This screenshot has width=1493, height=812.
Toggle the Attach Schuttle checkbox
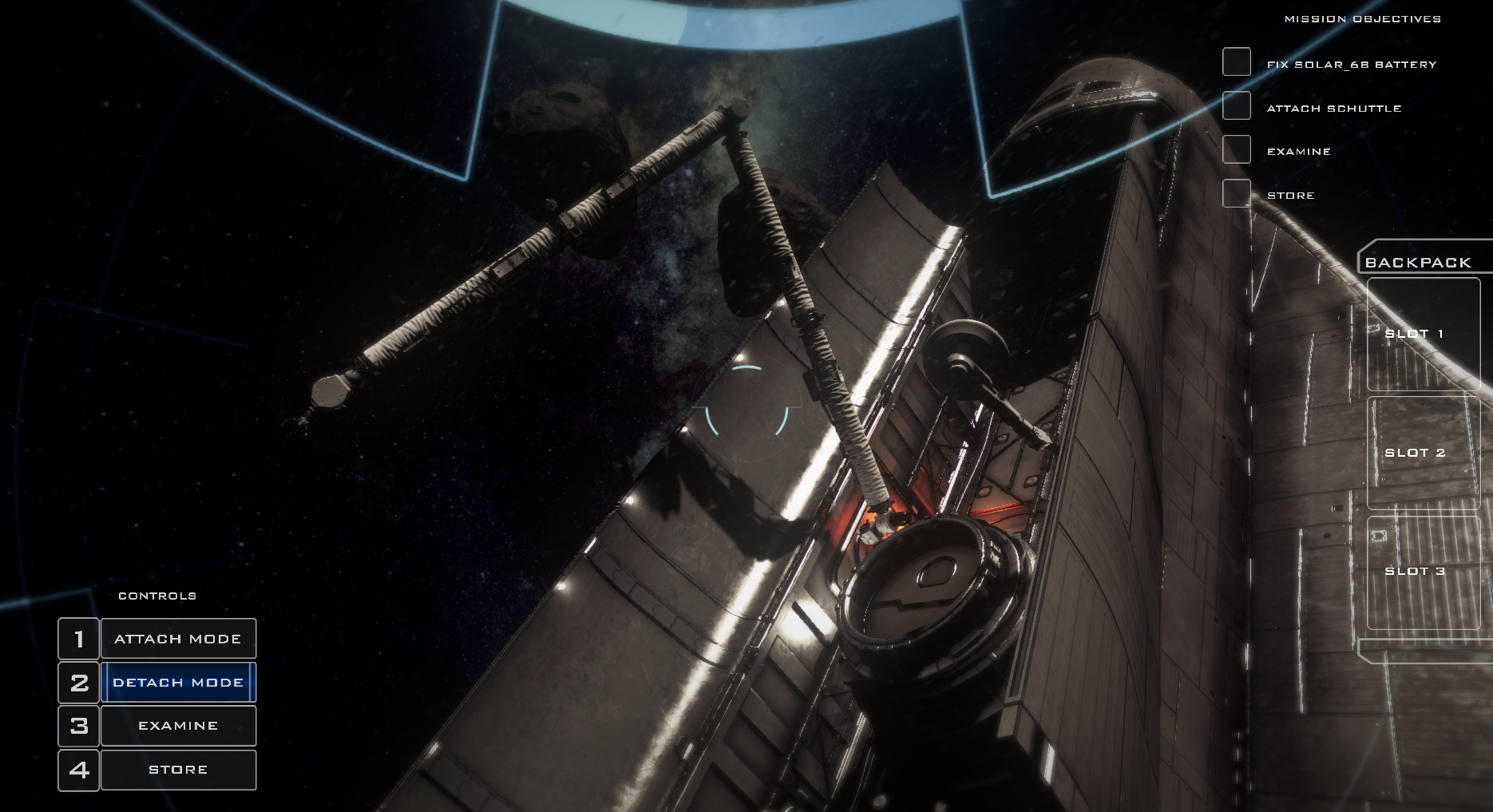1236,105
